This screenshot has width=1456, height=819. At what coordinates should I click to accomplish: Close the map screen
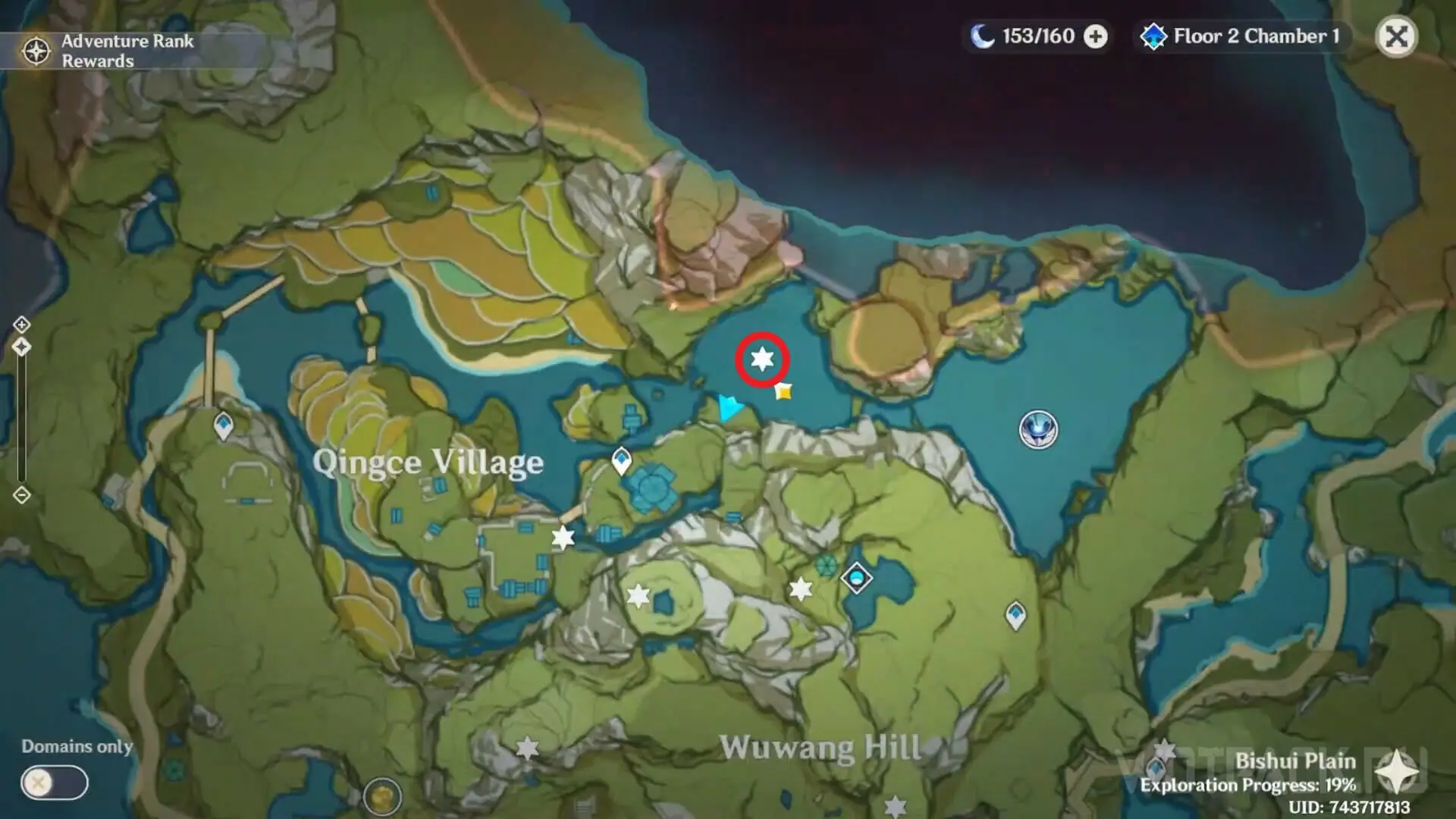click(x=1396, y=36)
